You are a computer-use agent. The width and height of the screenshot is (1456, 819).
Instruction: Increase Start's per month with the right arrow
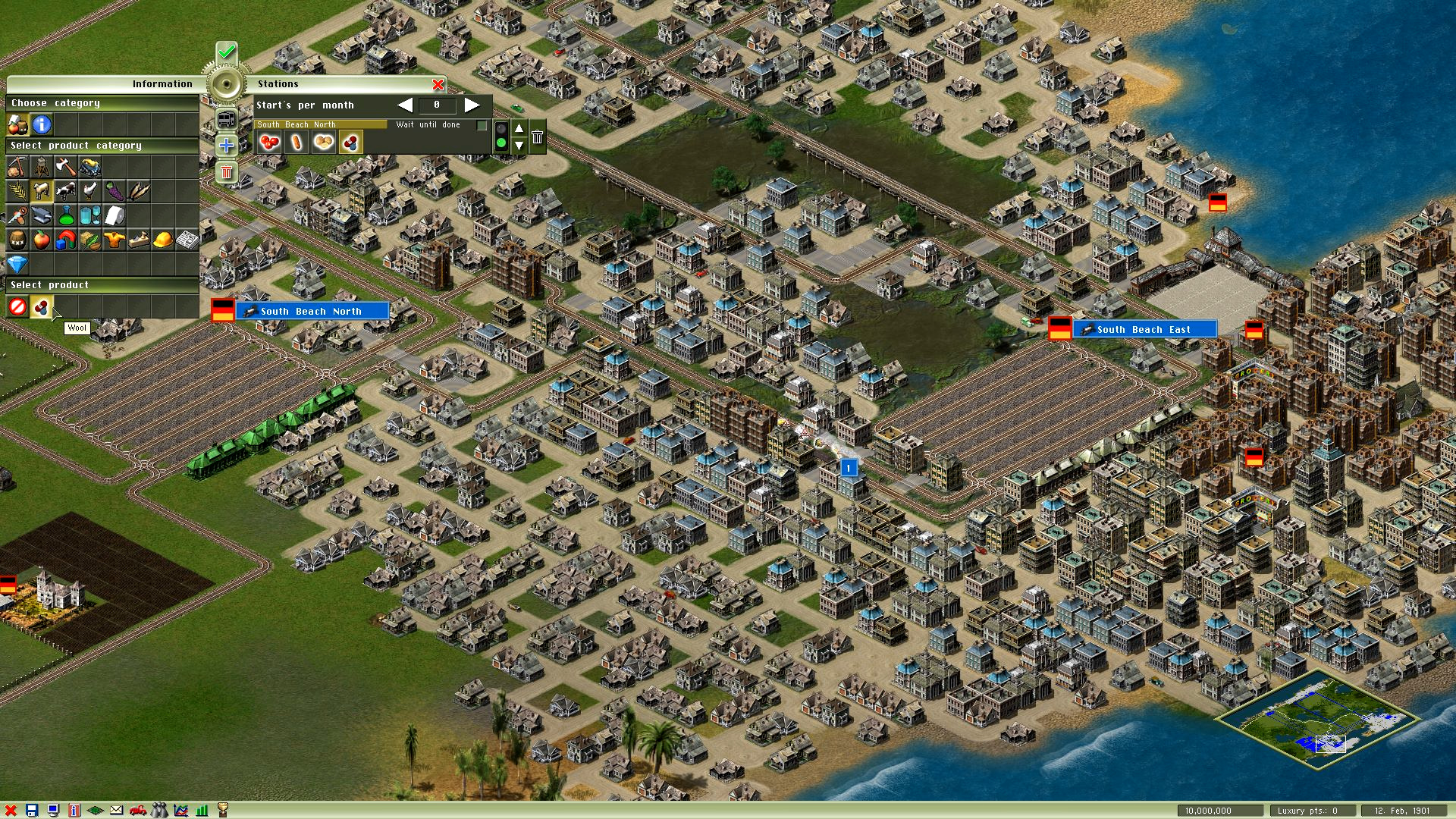pyautogui.click(x=472, y=105)
